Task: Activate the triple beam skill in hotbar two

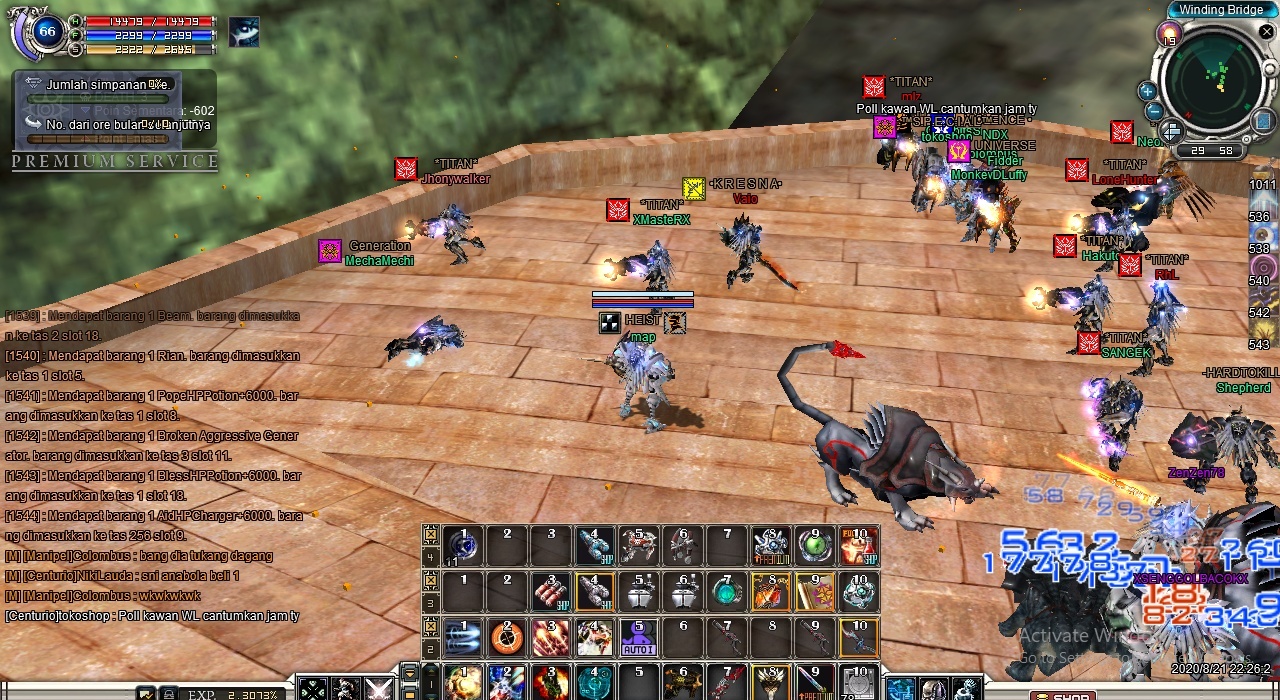Action: (x=462, y=637)
